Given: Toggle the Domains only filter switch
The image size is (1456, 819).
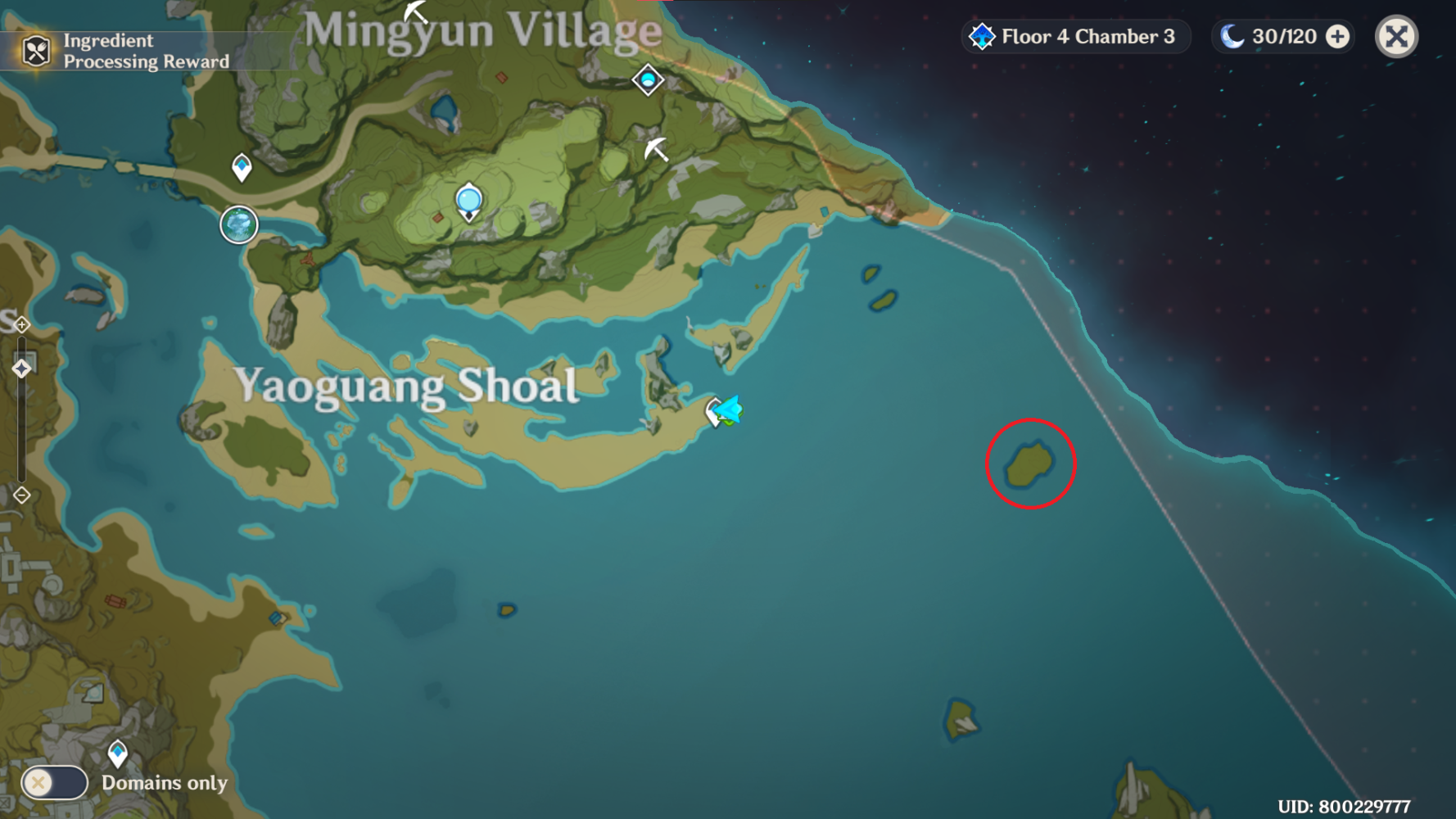Looking at the screenshot, I should (x=54, y=782).
